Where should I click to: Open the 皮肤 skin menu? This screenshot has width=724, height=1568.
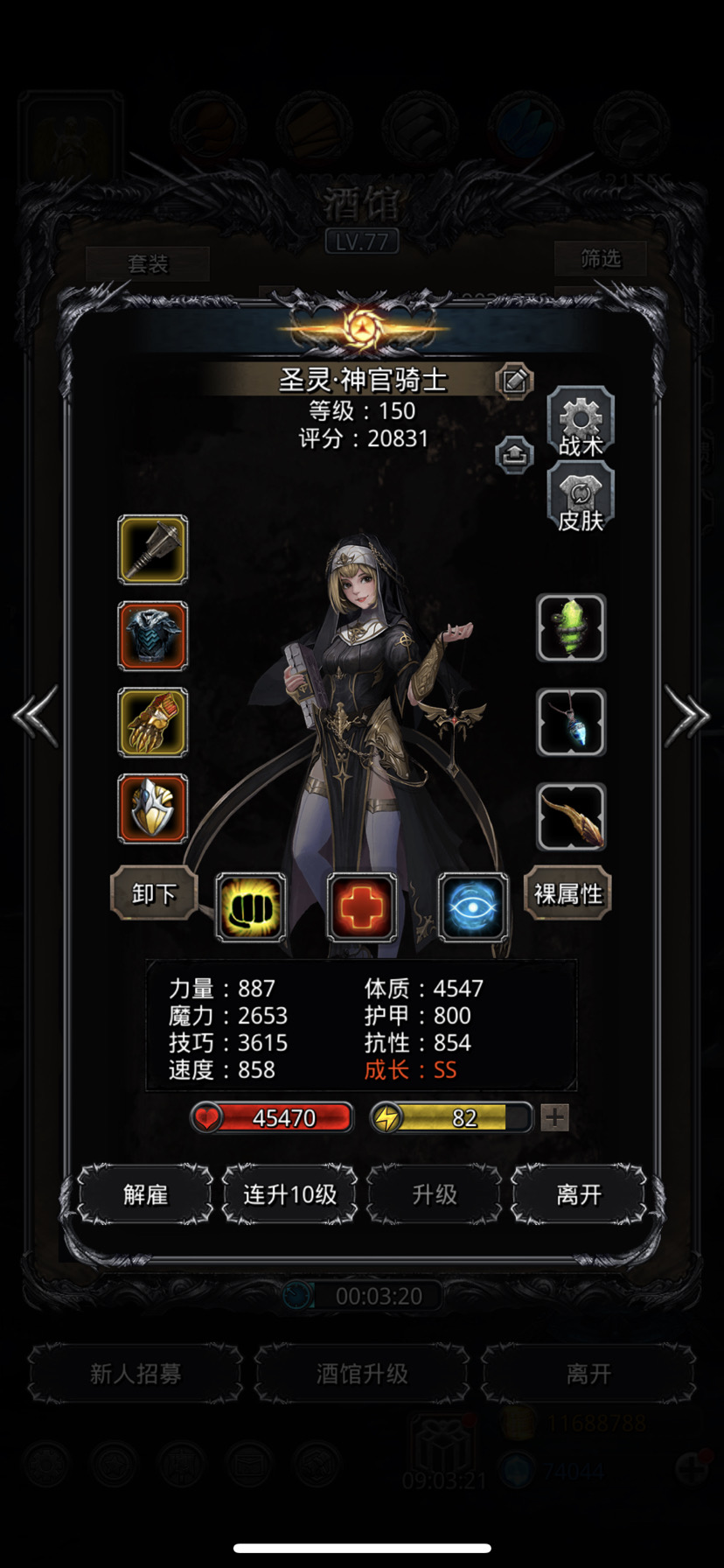click(581, 499)
